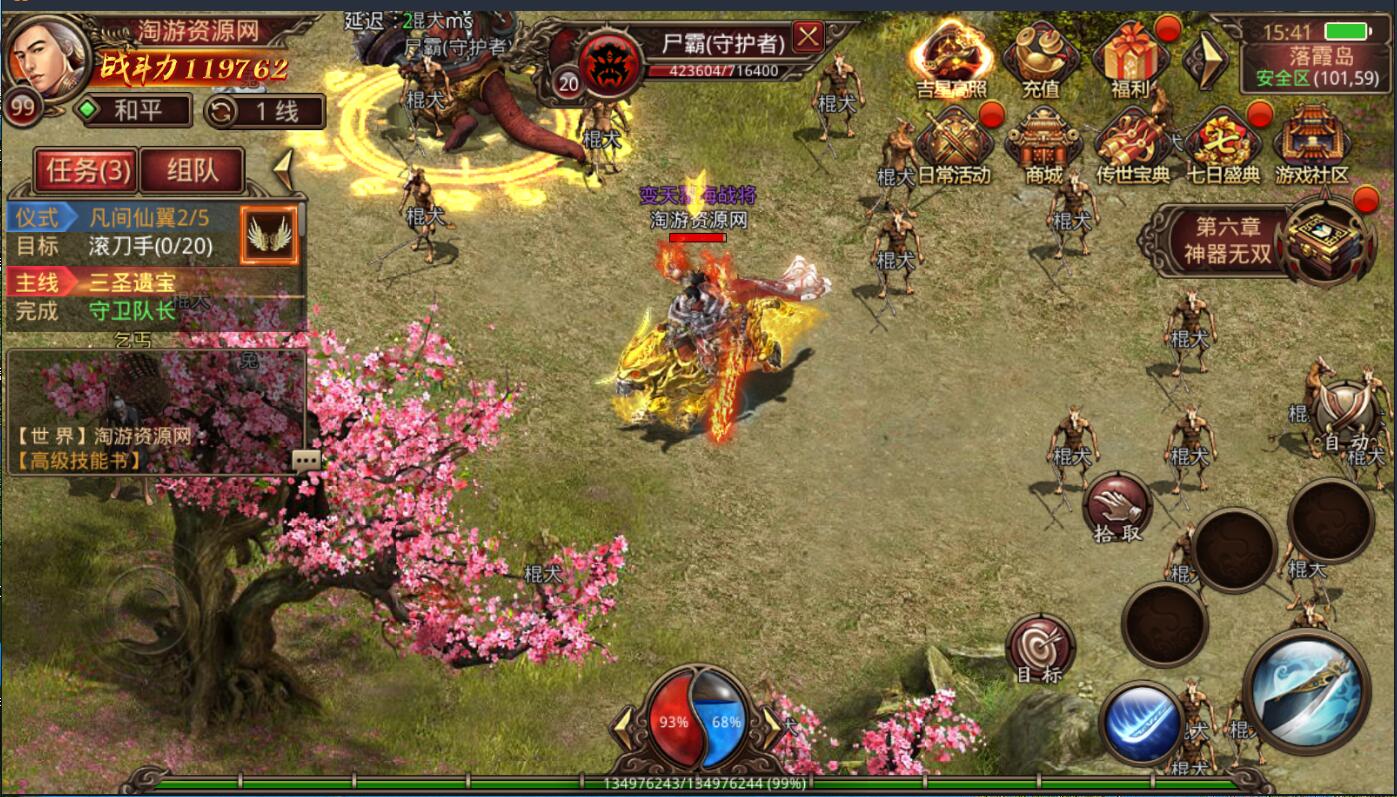Use the main sword attack skill
This screenshot has height=797, width=1397.
pos(1306,691)
